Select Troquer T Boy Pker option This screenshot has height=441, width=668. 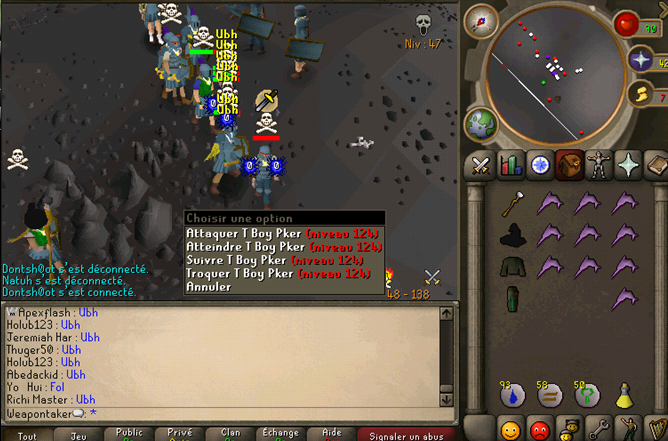point(284,272)
